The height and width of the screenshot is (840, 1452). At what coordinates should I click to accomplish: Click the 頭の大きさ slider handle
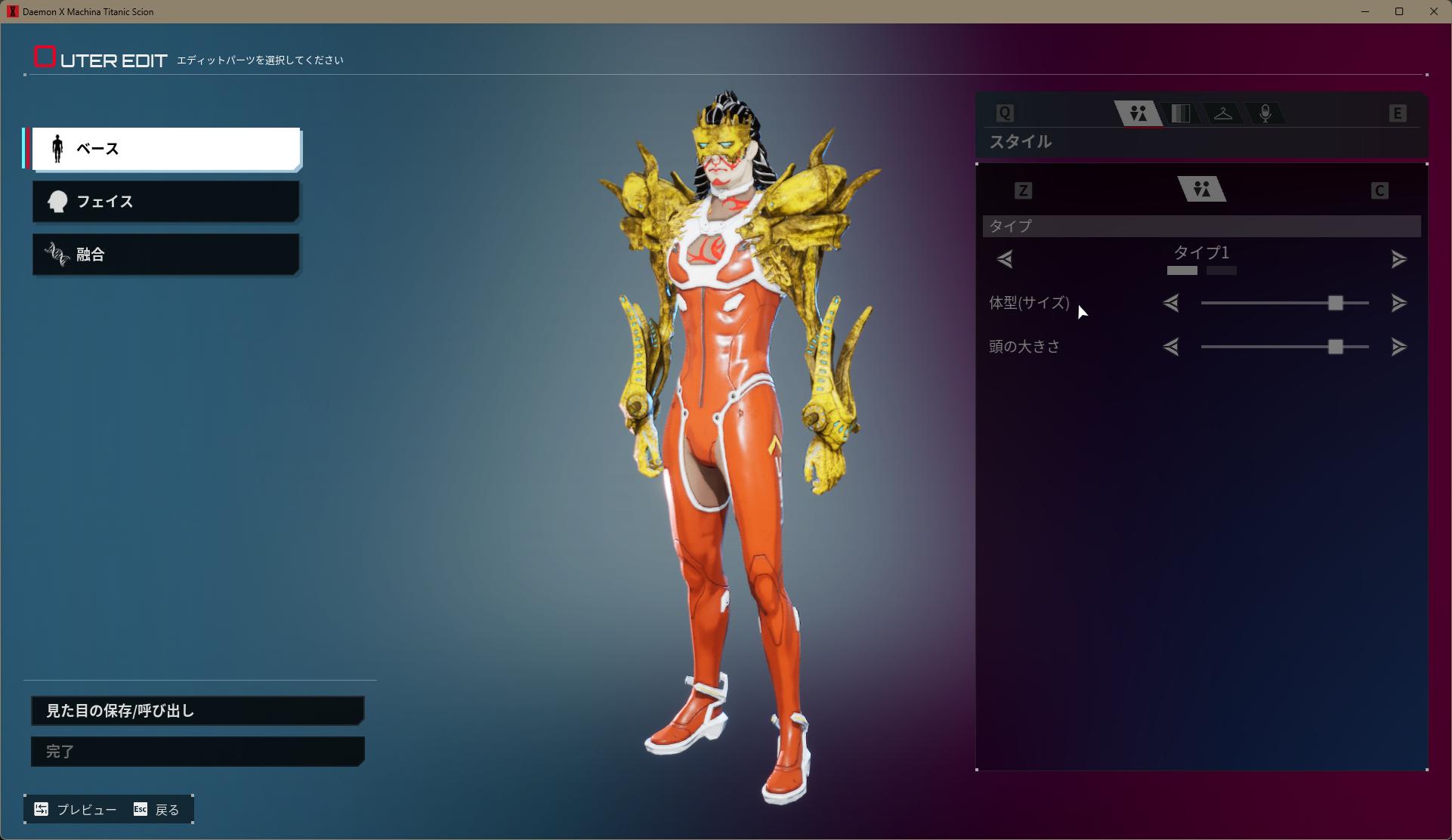point(1336,347)
